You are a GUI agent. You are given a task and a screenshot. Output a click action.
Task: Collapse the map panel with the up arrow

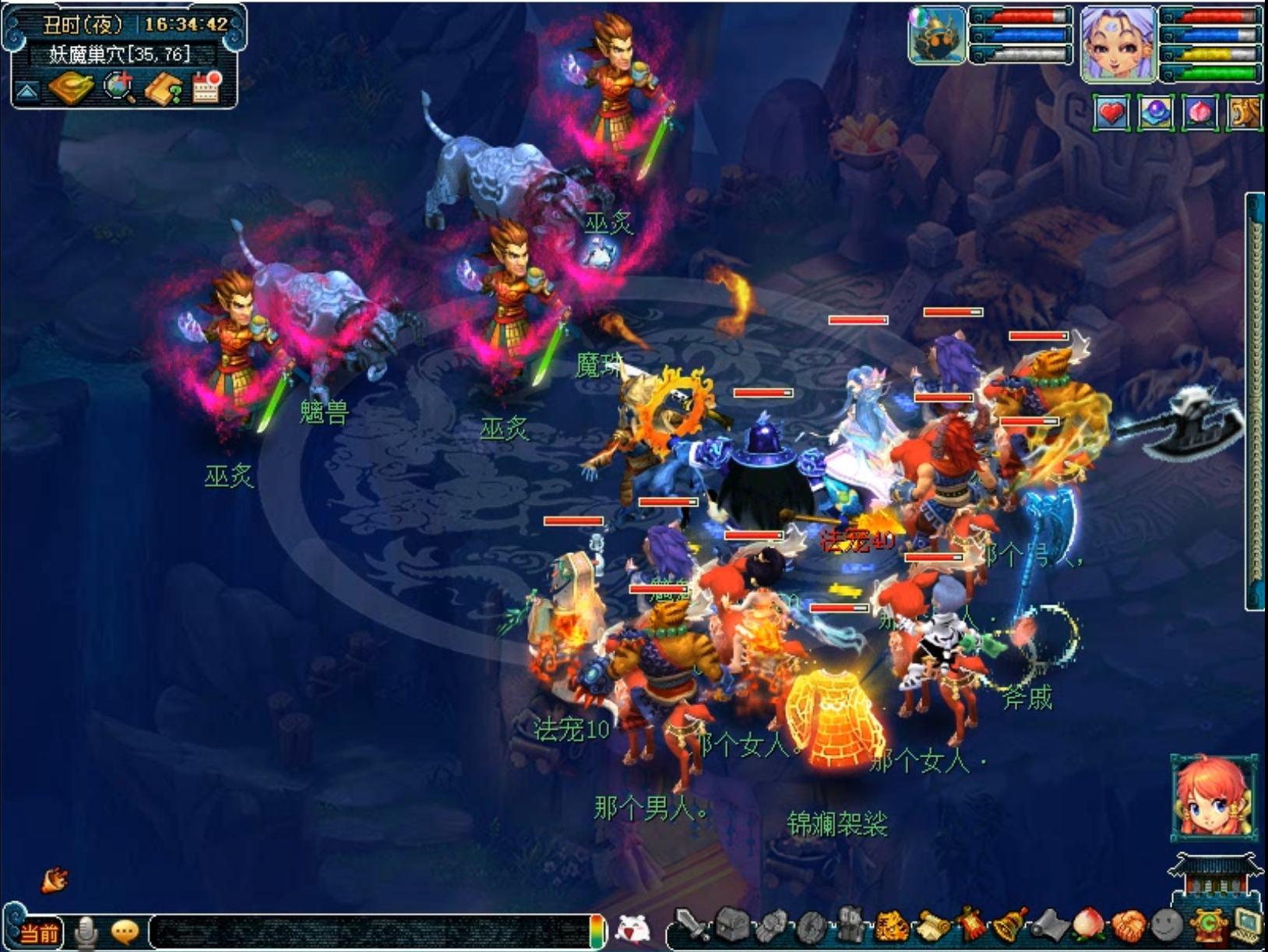[x=27, y=92]
